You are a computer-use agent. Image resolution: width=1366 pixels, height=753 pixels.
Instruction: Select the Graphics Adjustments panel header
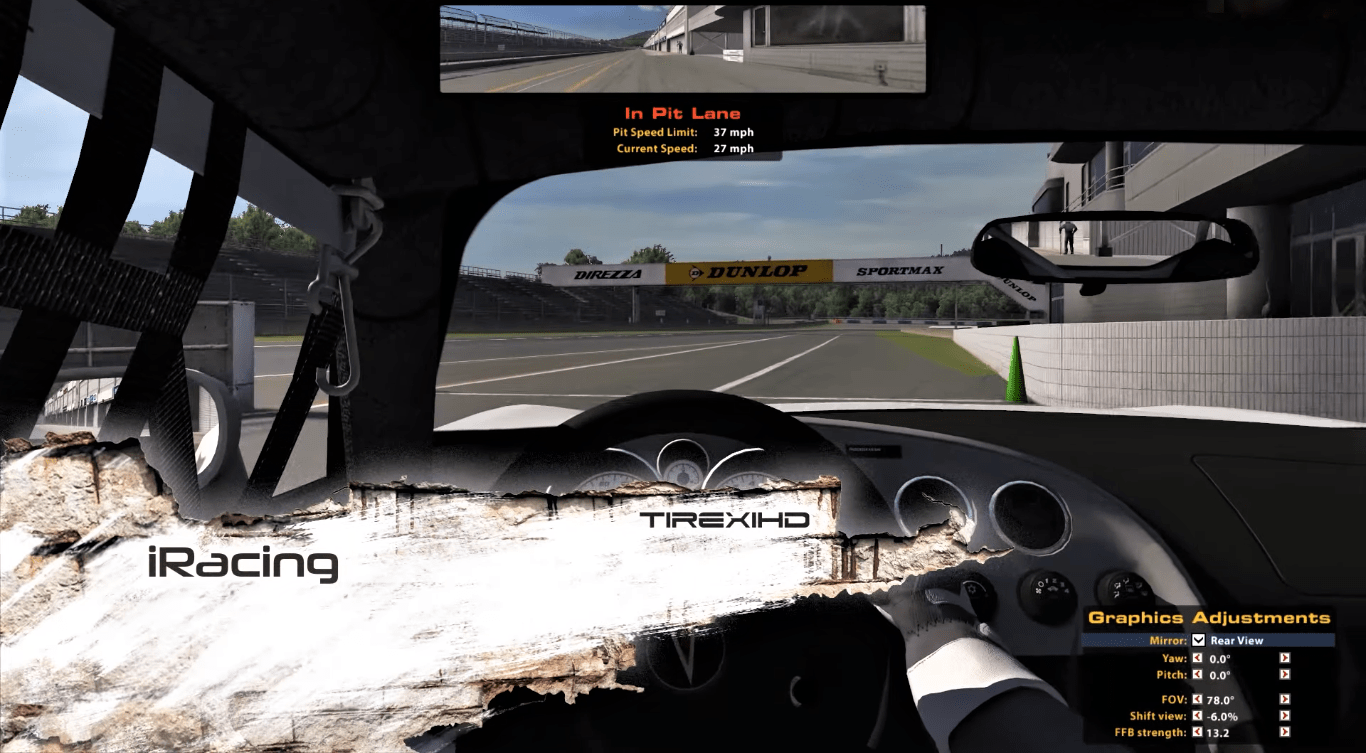(x=1210, y=618)
